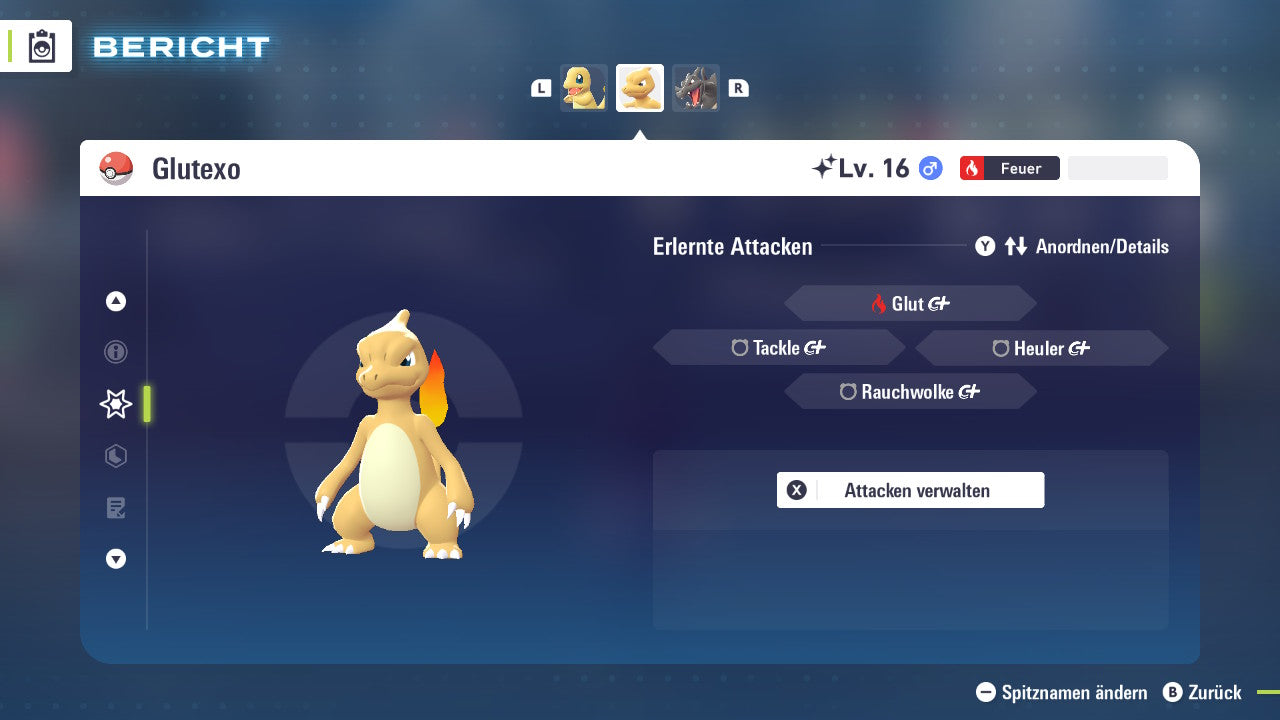
Task: Select the memo/notes page icon in sidebar
Action: tap(115, 507)
